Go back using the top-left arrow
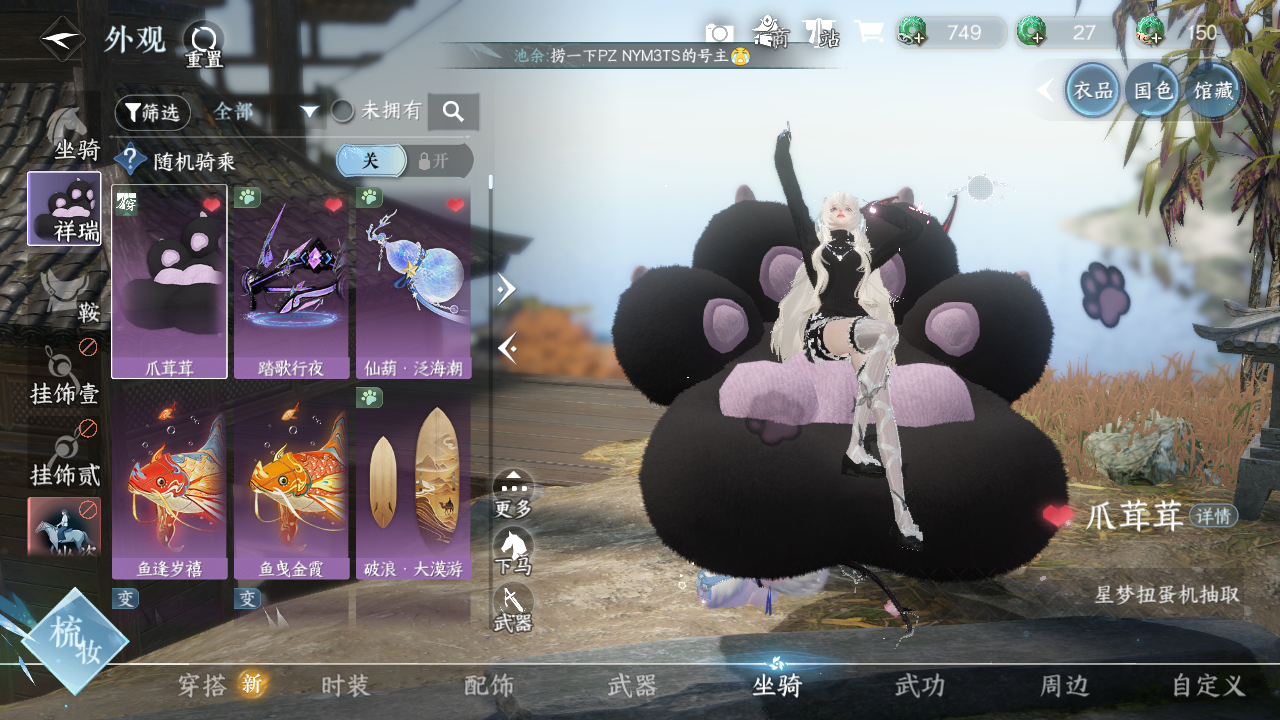The width and height of the screenshot is (1280, 720). (x=62, y=40)
